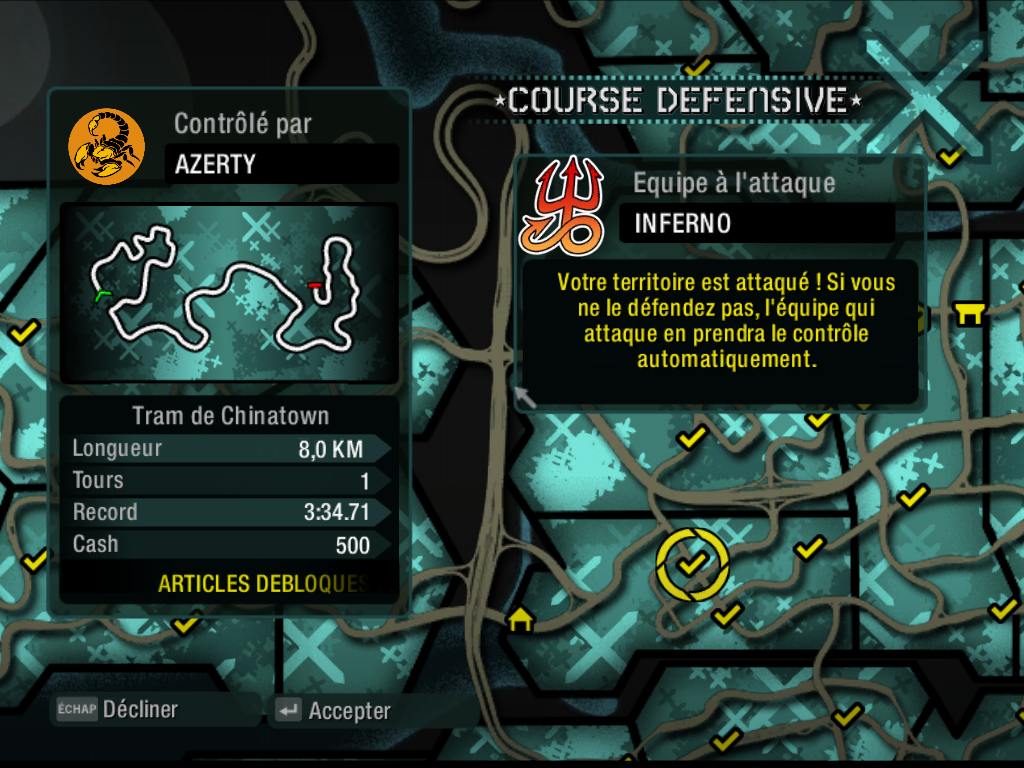This screenshot has width=1024, height=768.
Task: Select the yellow circled race marker
Action: tap(692, 565)
